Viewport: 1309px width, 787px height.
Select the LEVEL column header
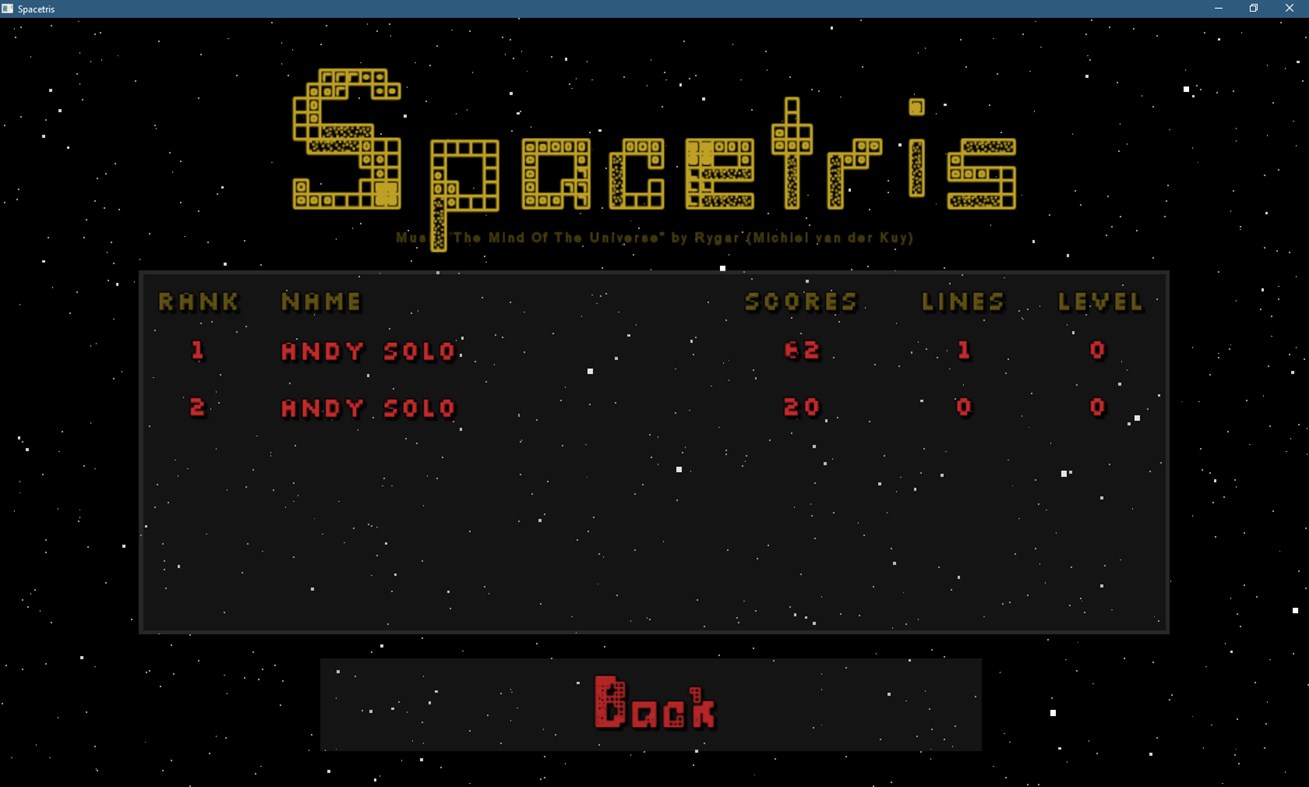coord(1100,301)
